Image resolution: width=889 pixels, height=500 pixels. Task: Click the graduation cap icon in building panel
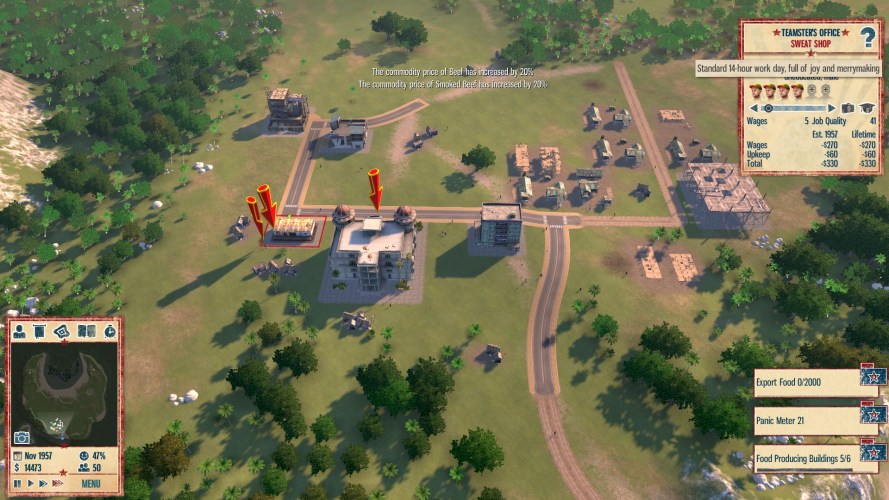click(866, 107)
